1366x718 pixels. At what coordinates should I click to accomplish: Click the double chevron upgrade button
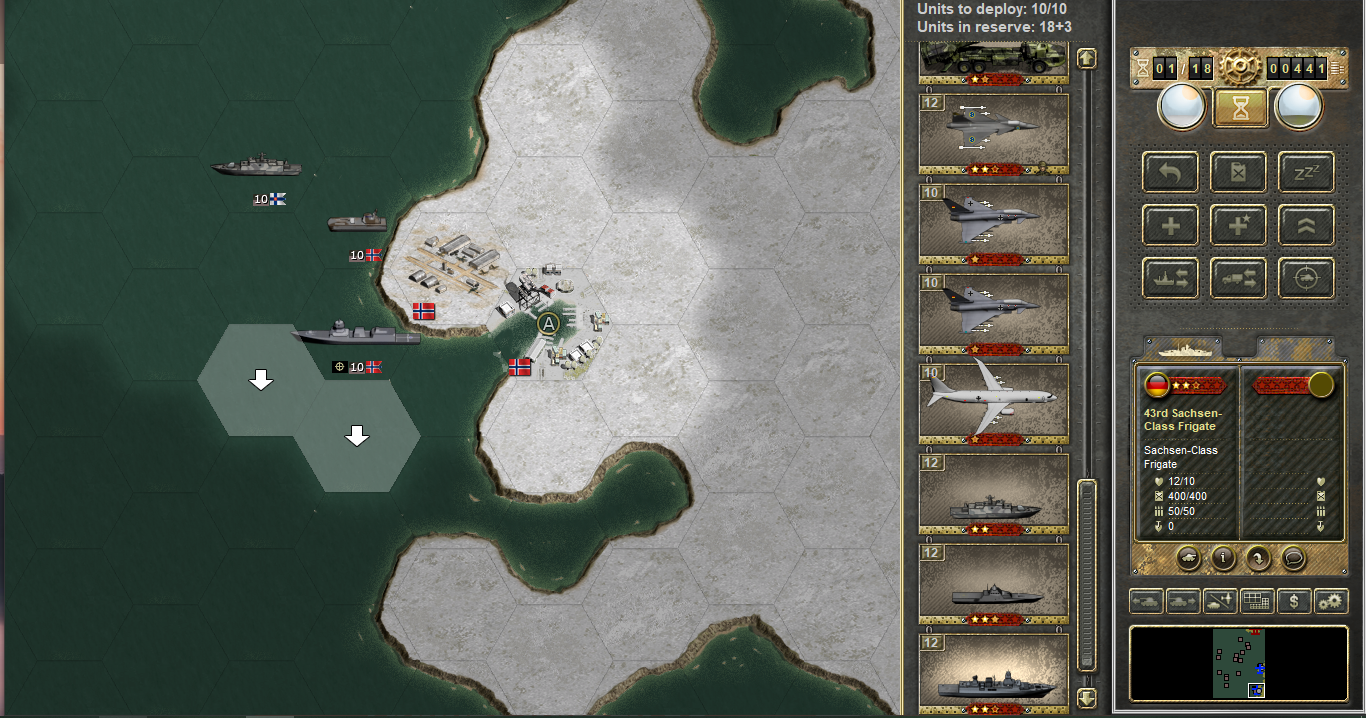[1306, 225]
